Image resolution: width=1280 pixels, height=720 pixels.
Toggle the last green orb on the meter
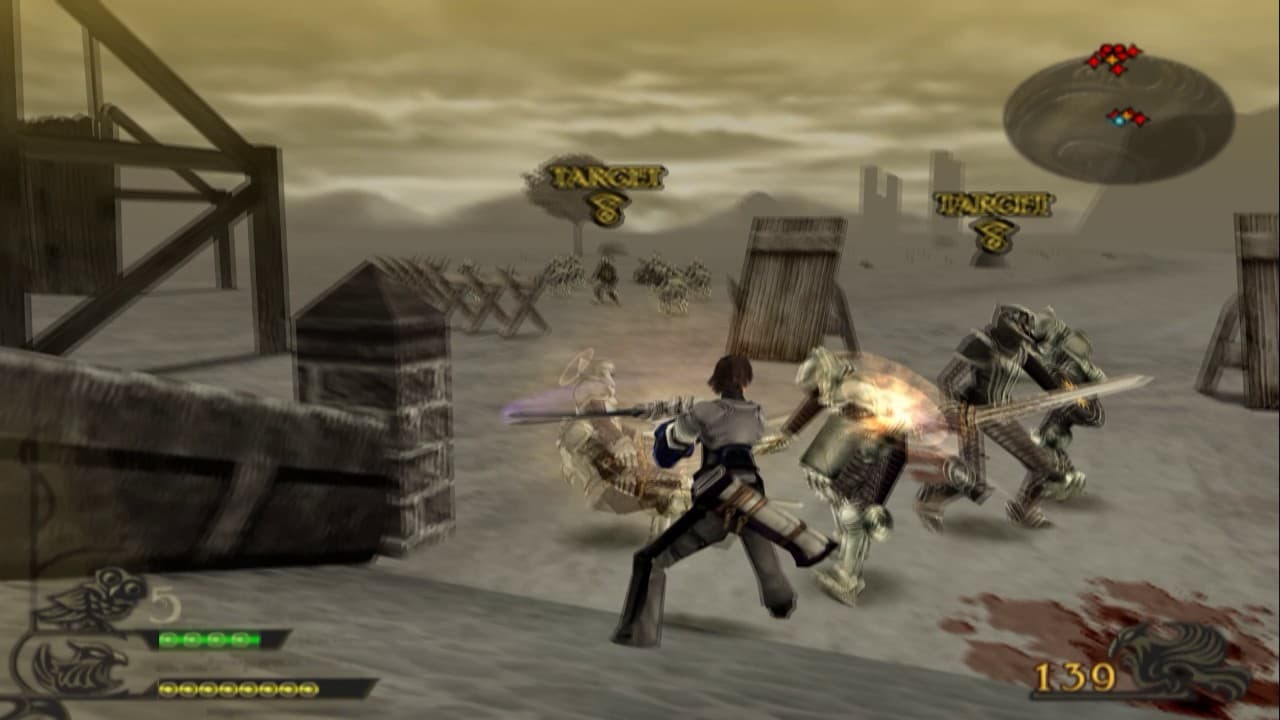click(x=239, y=641)
